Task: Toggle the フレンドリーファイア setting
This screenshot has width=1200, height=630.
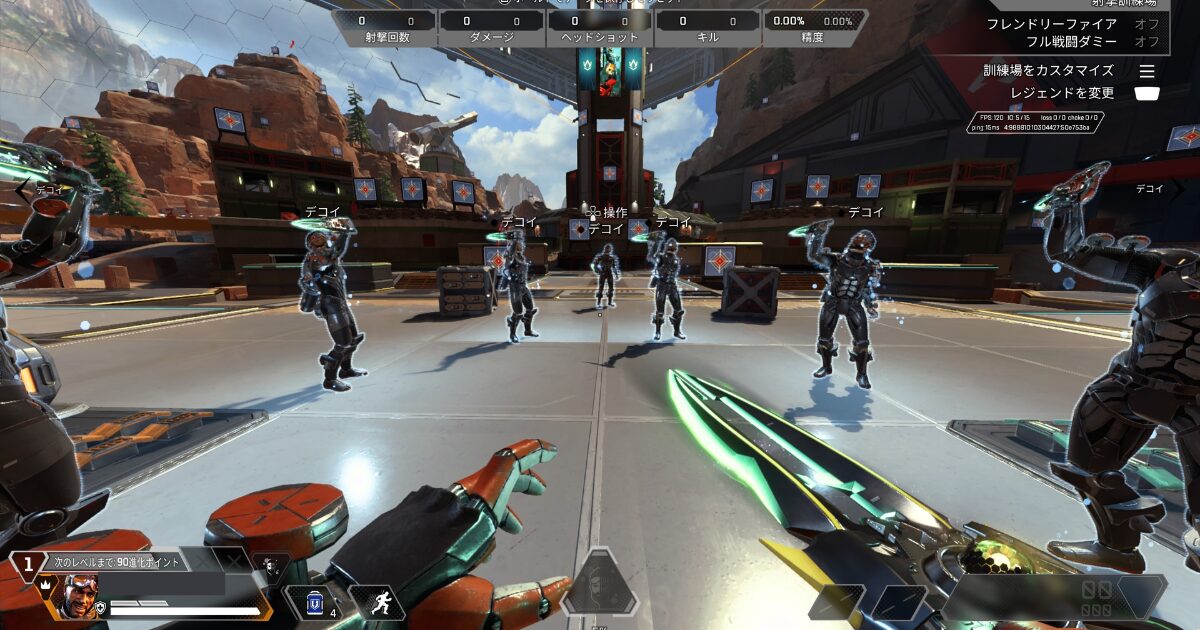Action: click(1146, 24)
